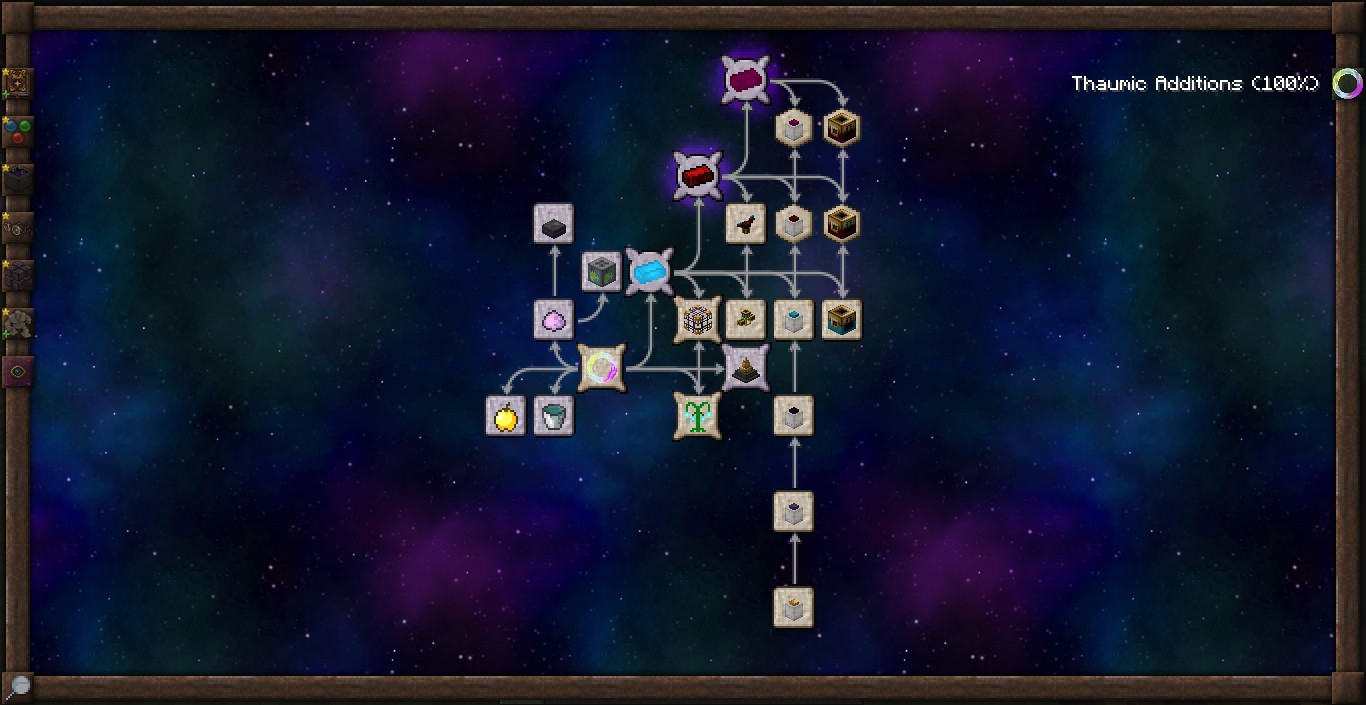Open the bottom-most jar research node
Screen dimensions: 1366x705
[794, 607]
